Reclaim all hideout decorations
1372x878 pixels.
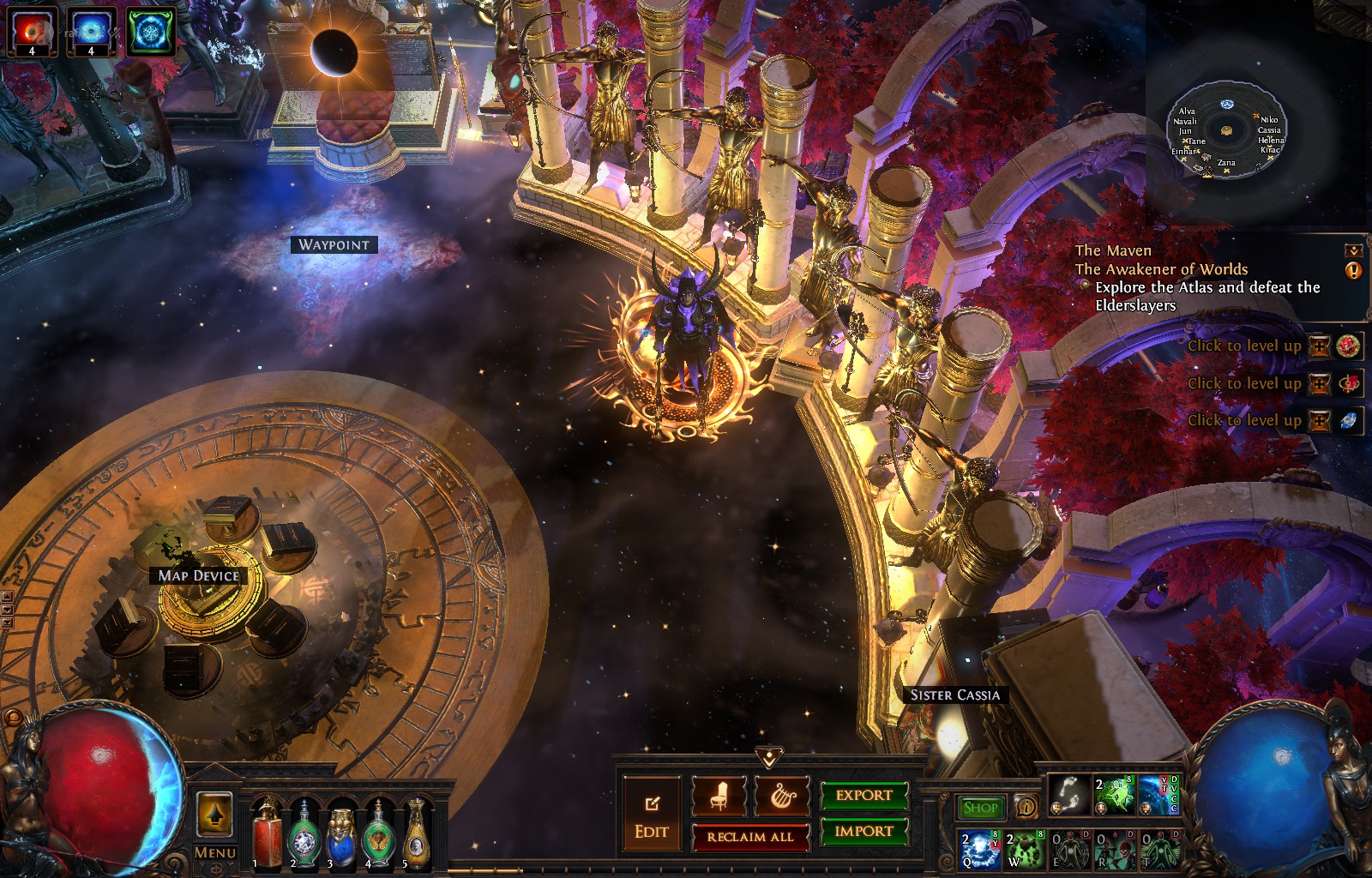pyautogui.click(x=750, y=837)
